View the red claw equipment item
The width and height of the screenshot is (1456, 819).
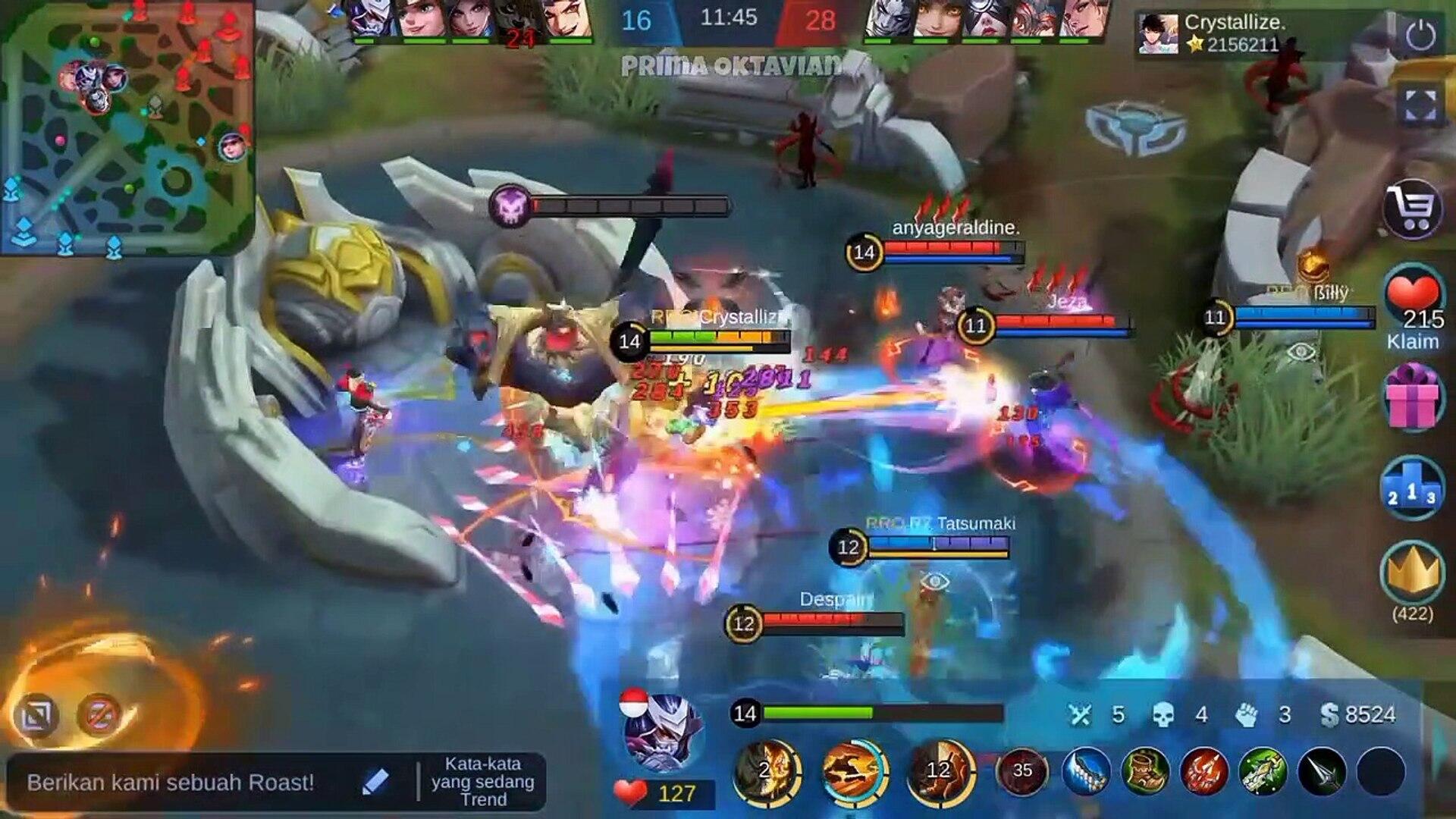click(1204, 771)
